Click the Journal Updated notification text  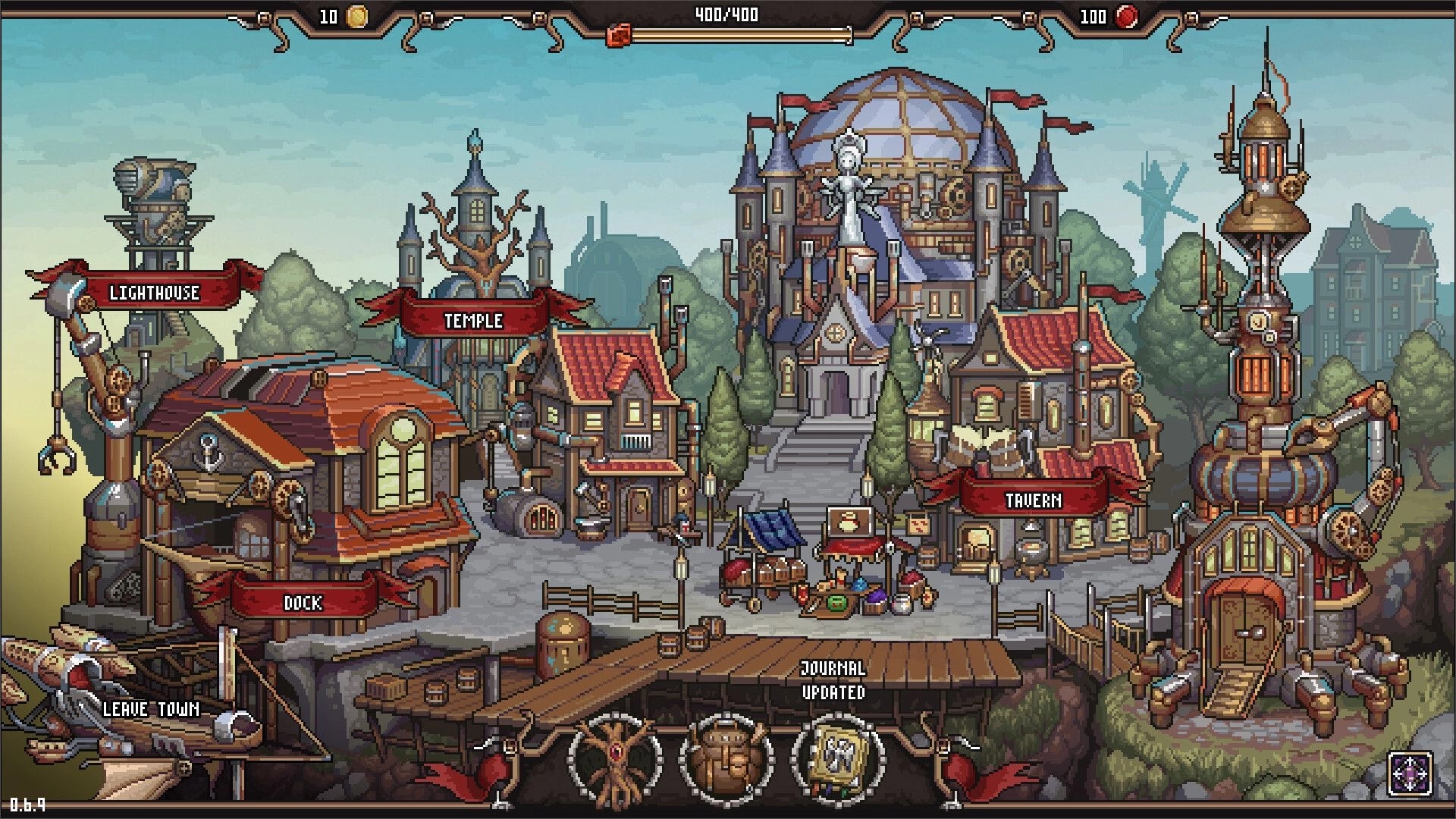pos(833,680)
